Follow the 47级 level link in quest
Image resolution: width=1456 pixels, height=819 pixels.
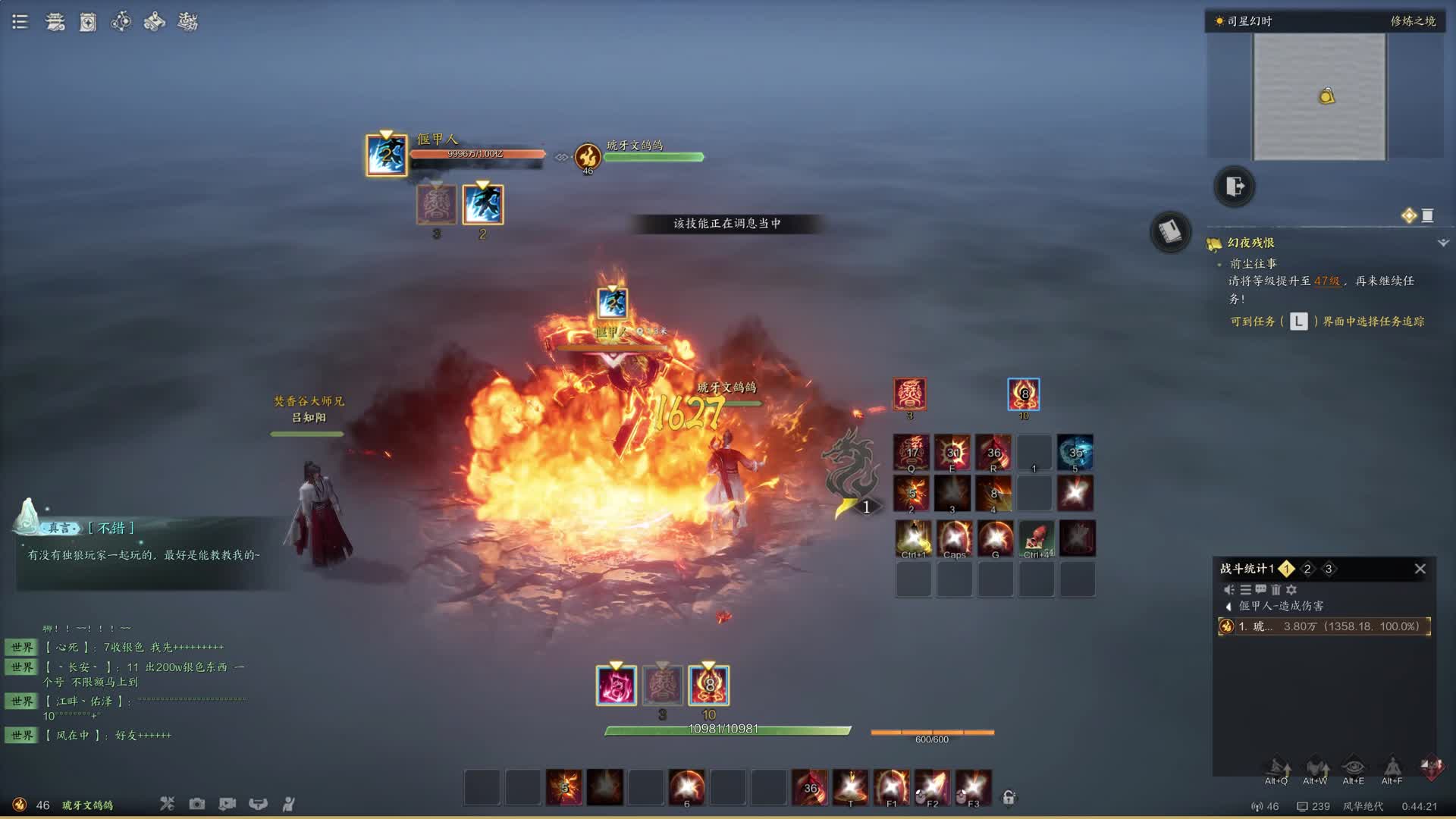[1326, 281]
